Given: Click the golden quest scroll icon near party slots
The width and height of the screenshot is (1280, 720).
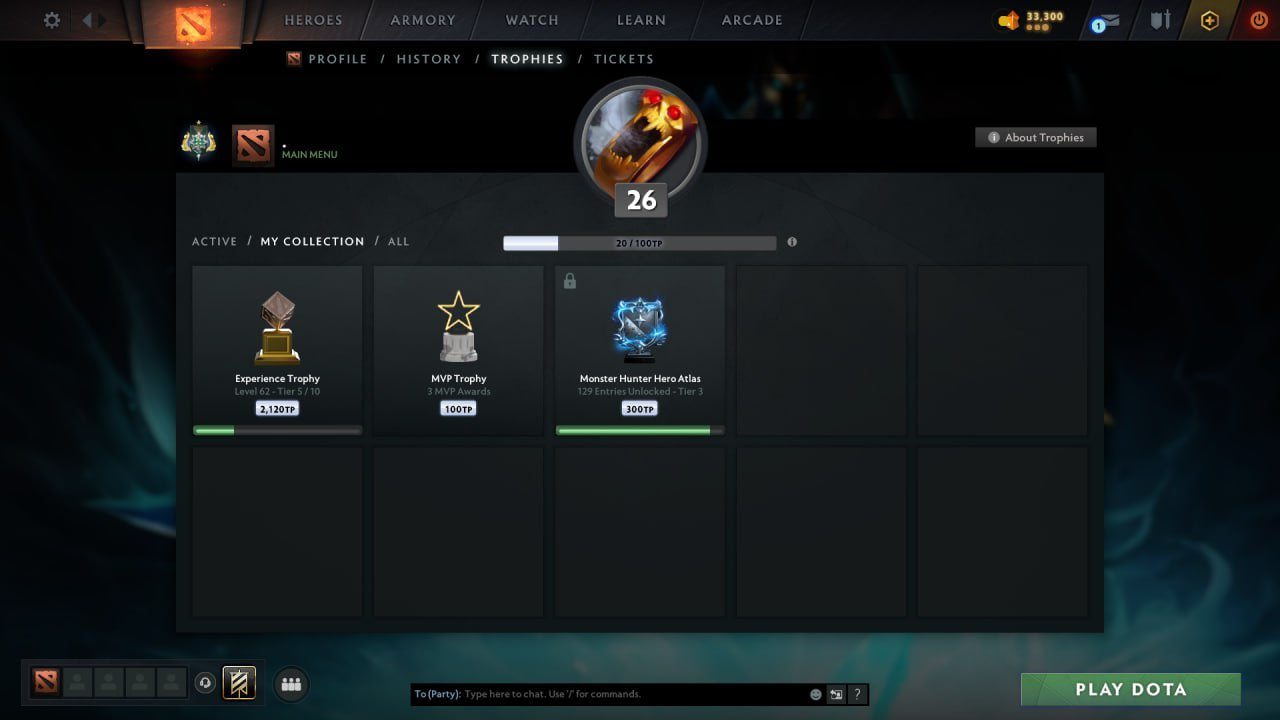Looking at the screenshot, I should pyautogui.click(x=240, y=684).
